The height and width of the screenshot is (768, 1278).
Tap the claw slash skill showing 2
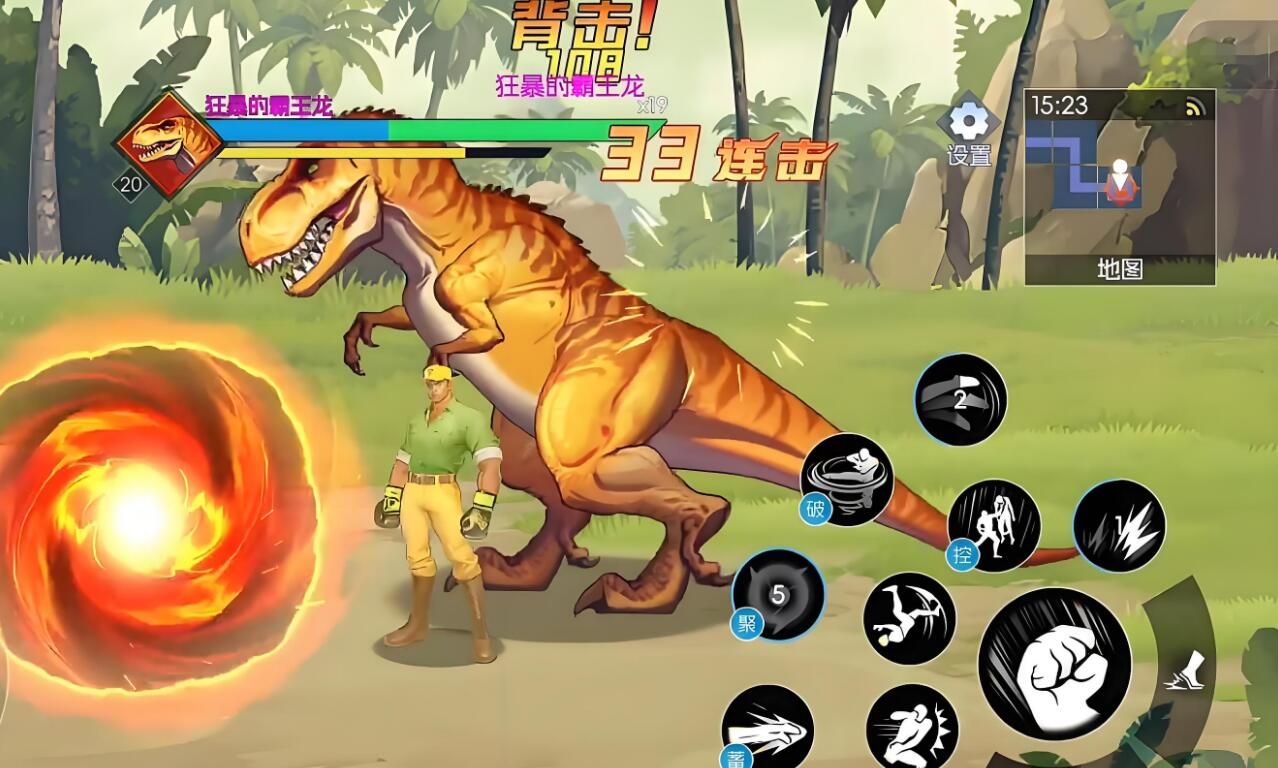tap(960, 399)
